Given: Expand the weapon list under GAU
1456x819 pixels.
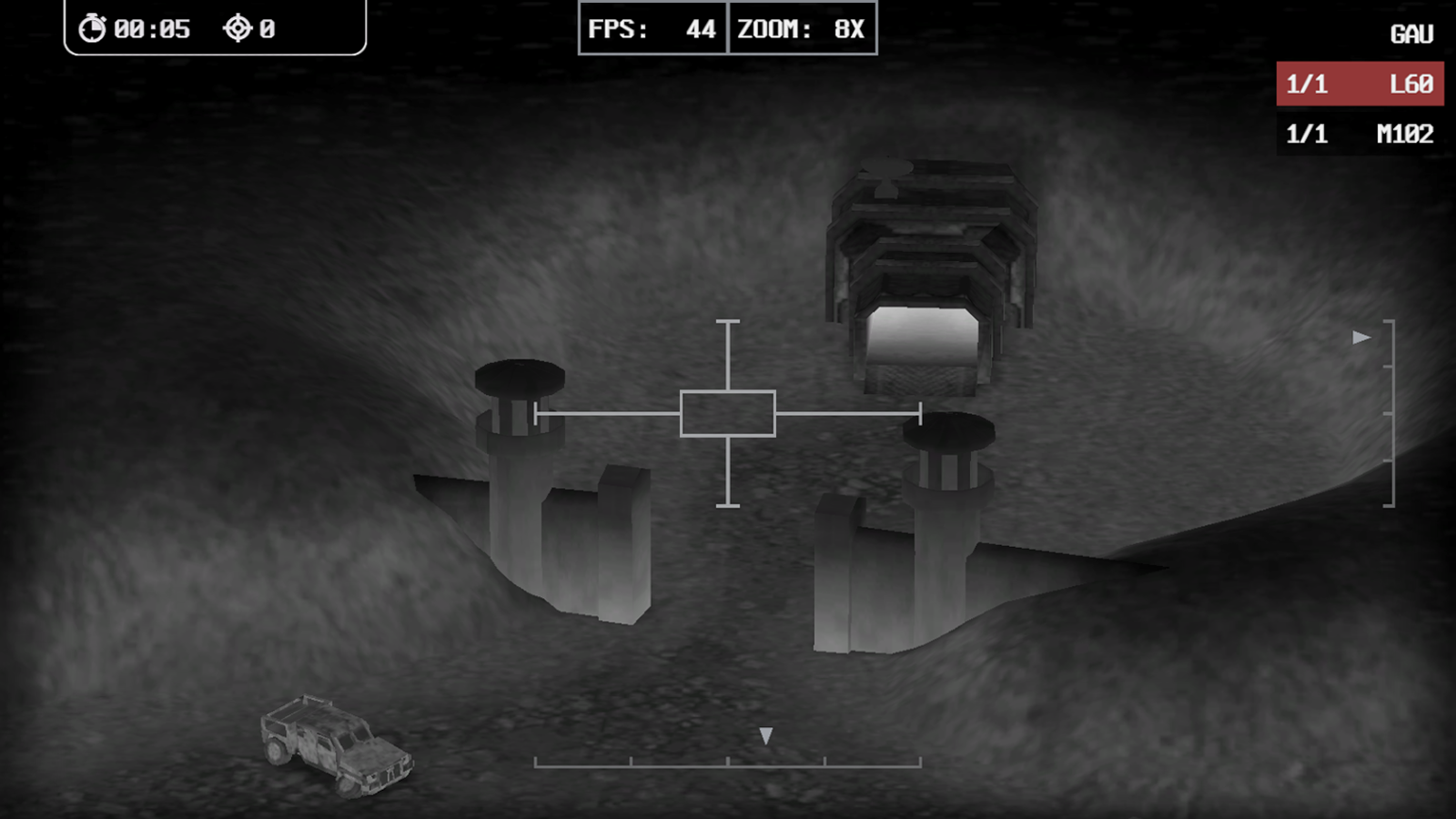Looking at the screenshot, I should 1412,32.
